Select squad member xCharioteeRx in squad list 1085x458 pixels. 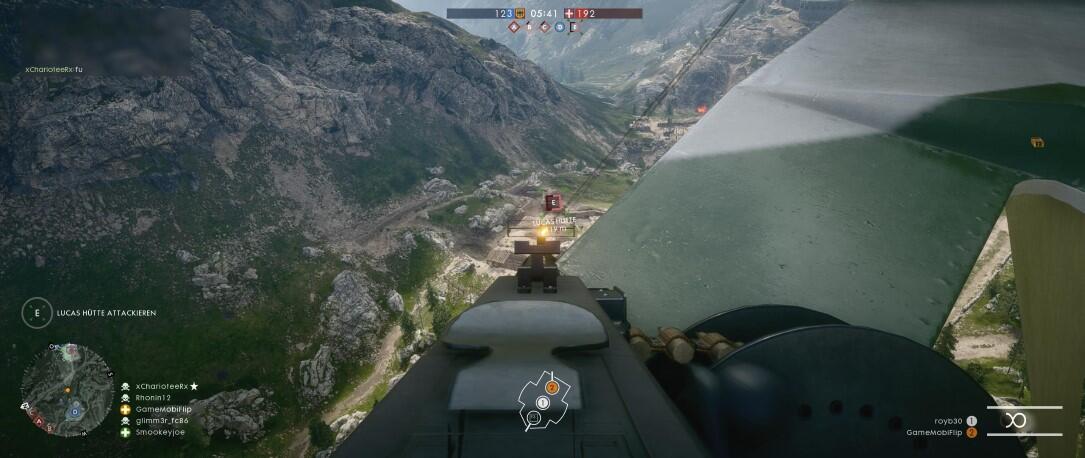pyautogui.click(x=166, y=386)
